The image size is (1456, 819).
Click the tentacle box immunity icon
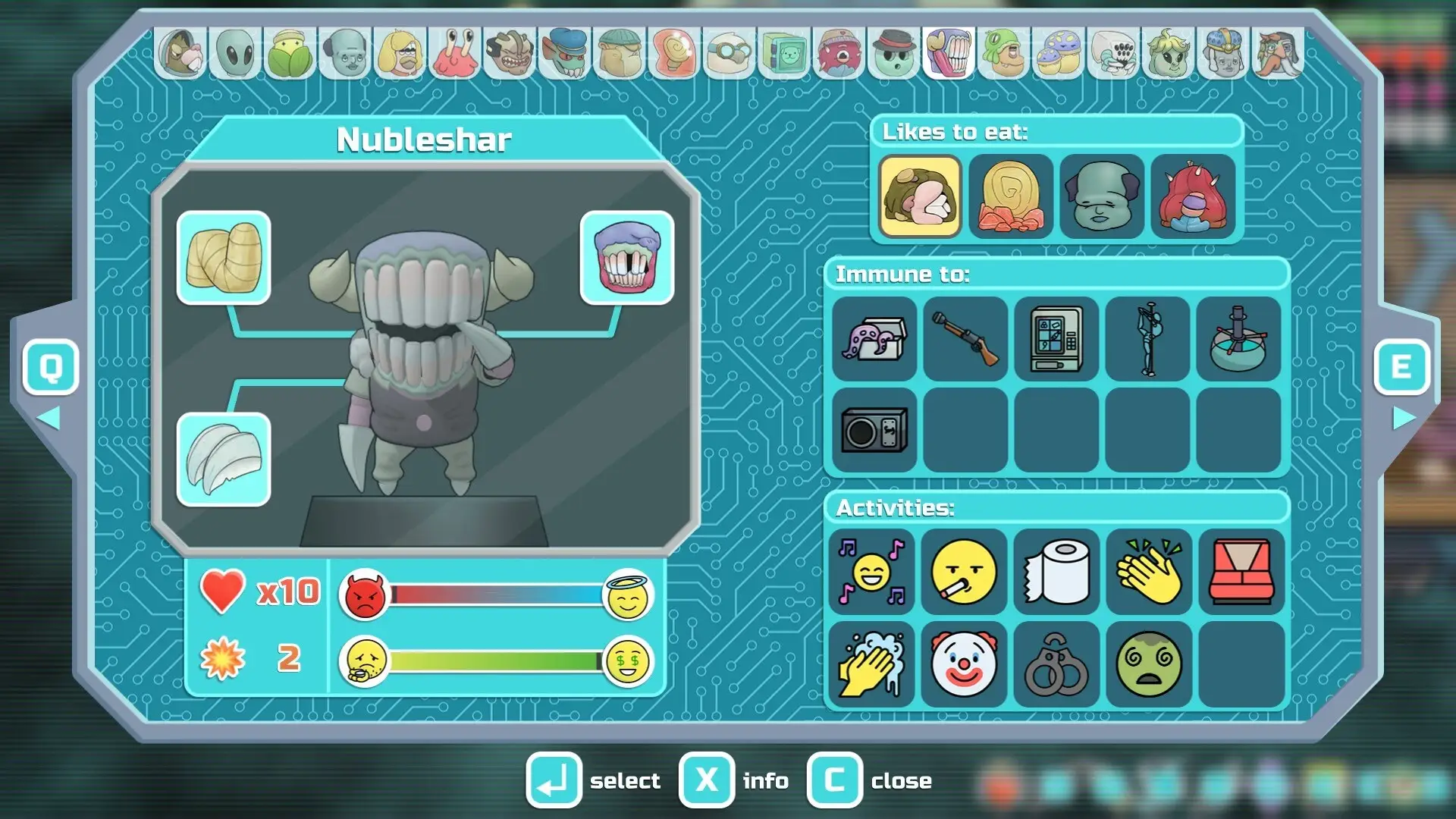[x=874, y=339]
